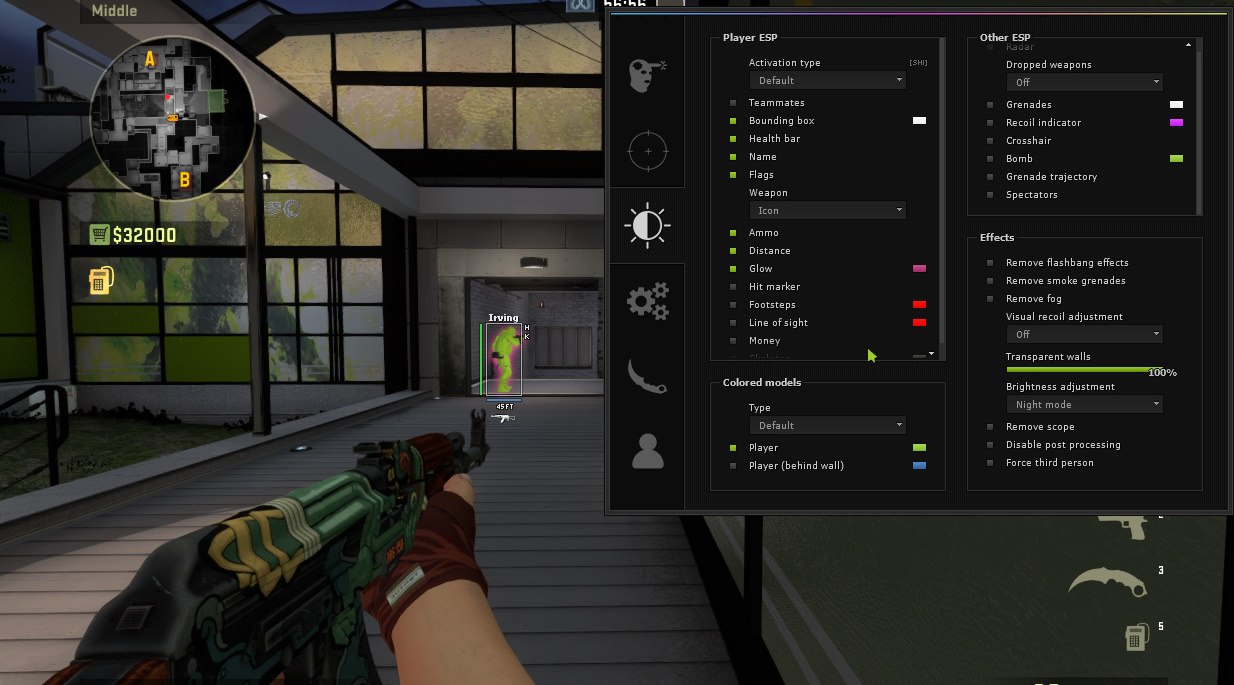Viewport: 1234px width, 685px height.
Task: Open the Recoil indicator magenta color swatch
Action: point(1176,123)
